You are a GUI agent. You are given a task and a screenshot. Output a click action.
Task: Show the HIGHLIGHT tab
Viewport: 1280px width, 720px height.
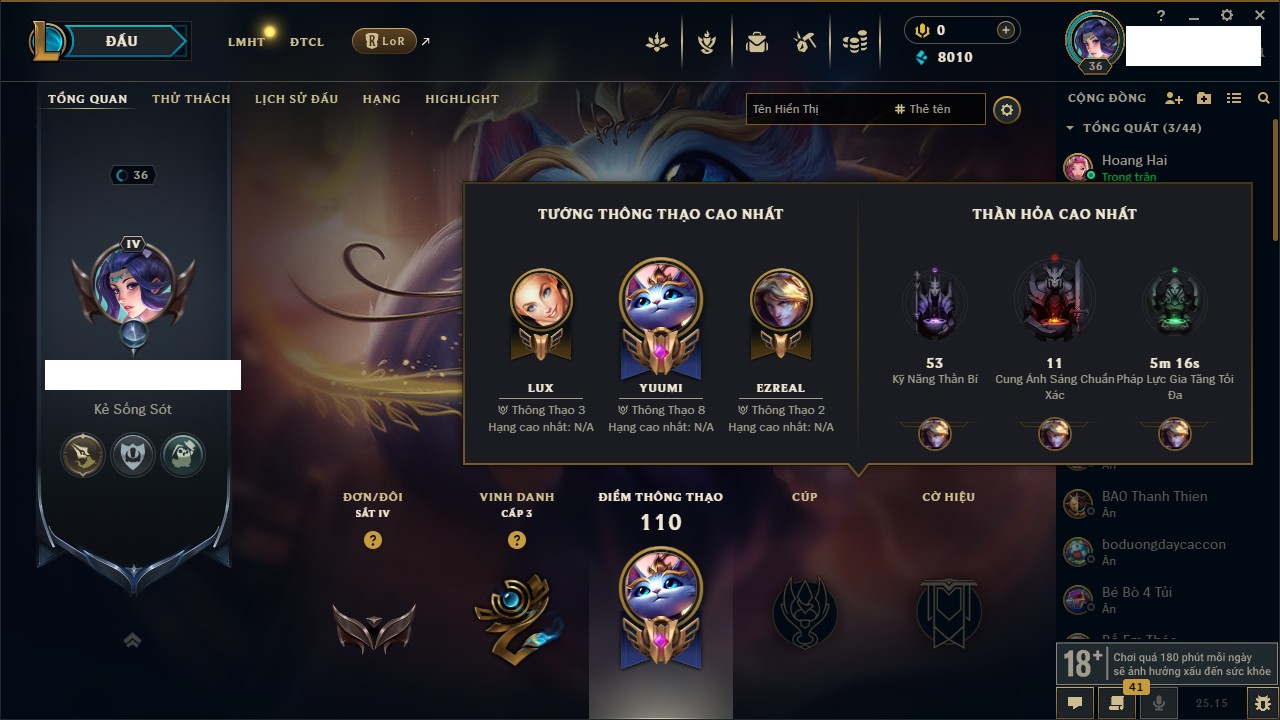click(x=461, y=99)
